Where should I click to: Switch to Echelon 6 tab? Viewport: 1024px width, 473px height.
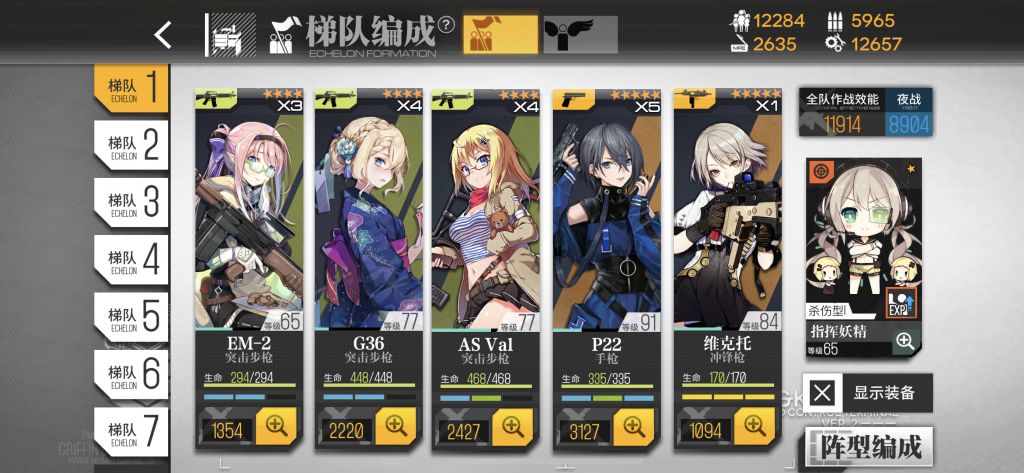131,374
